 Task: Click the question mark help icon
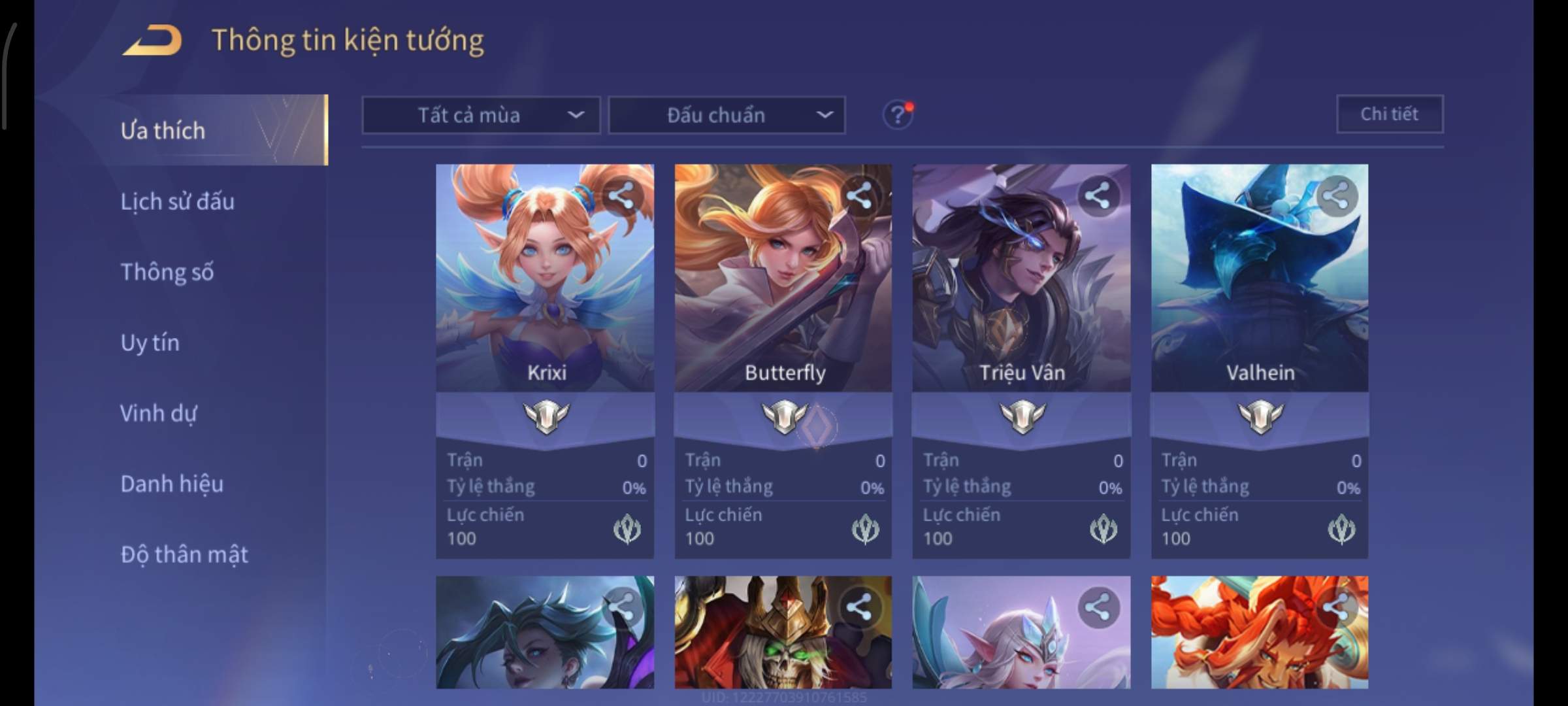coord(897,116)
